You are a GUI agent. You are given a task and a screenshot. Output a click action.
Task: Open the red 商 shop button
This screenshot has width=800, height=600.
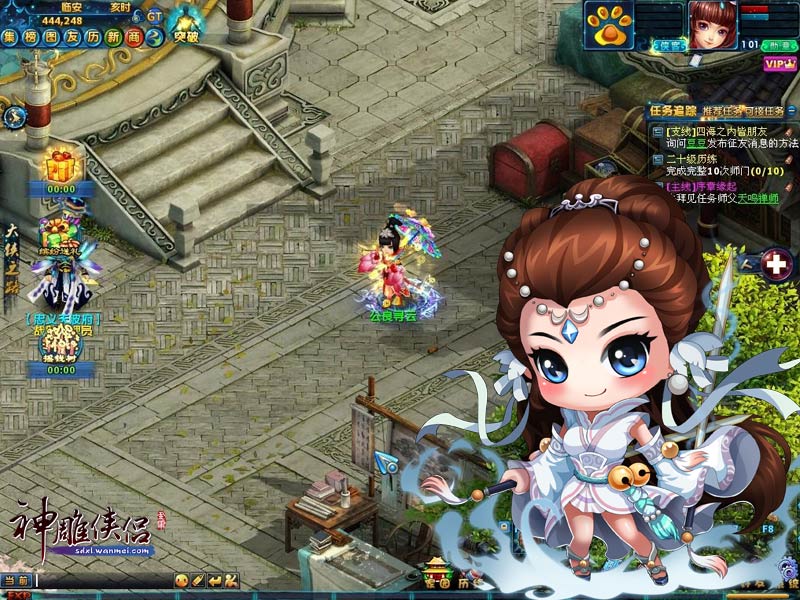click(x=133, y=38)
